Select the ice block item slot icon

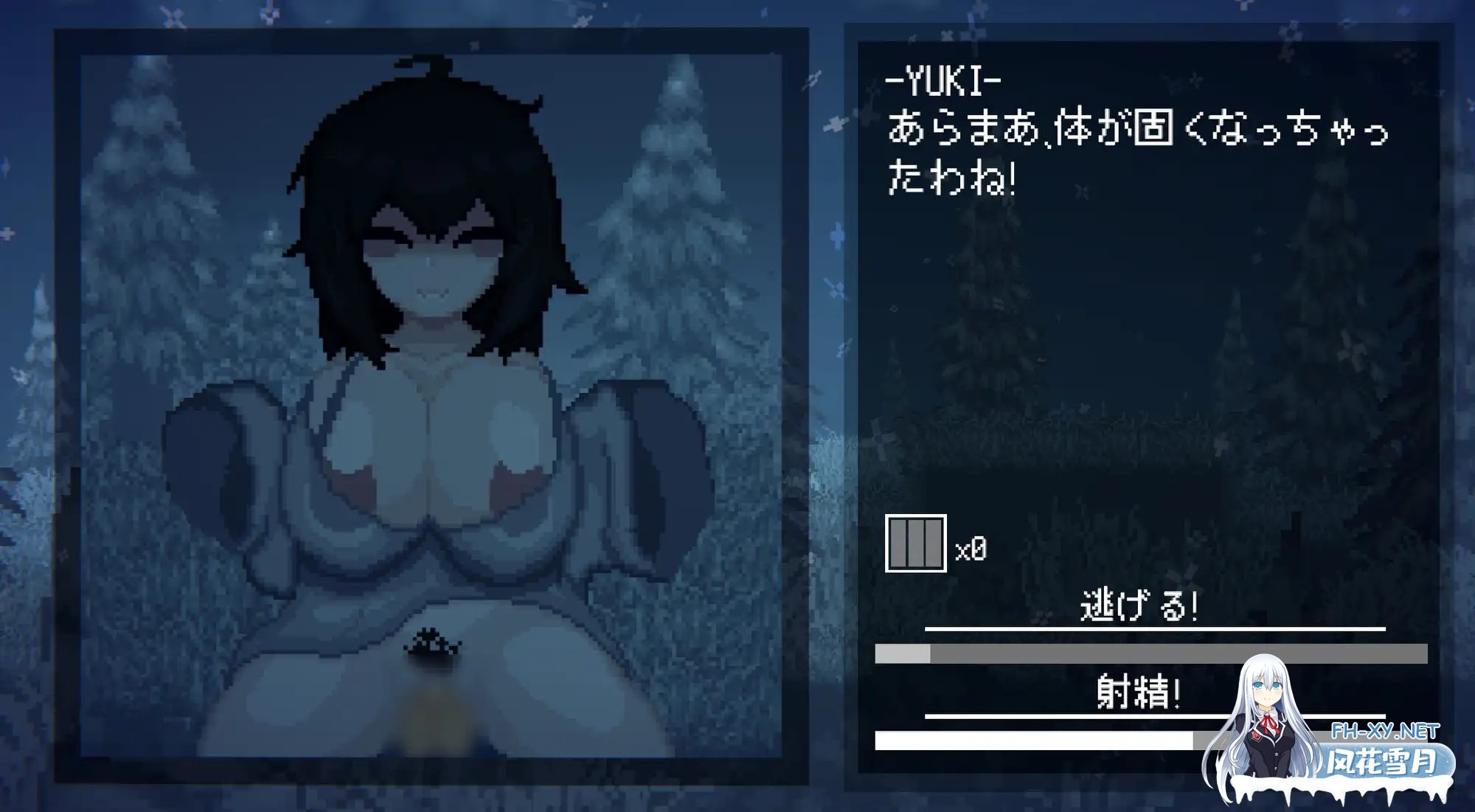914,545
